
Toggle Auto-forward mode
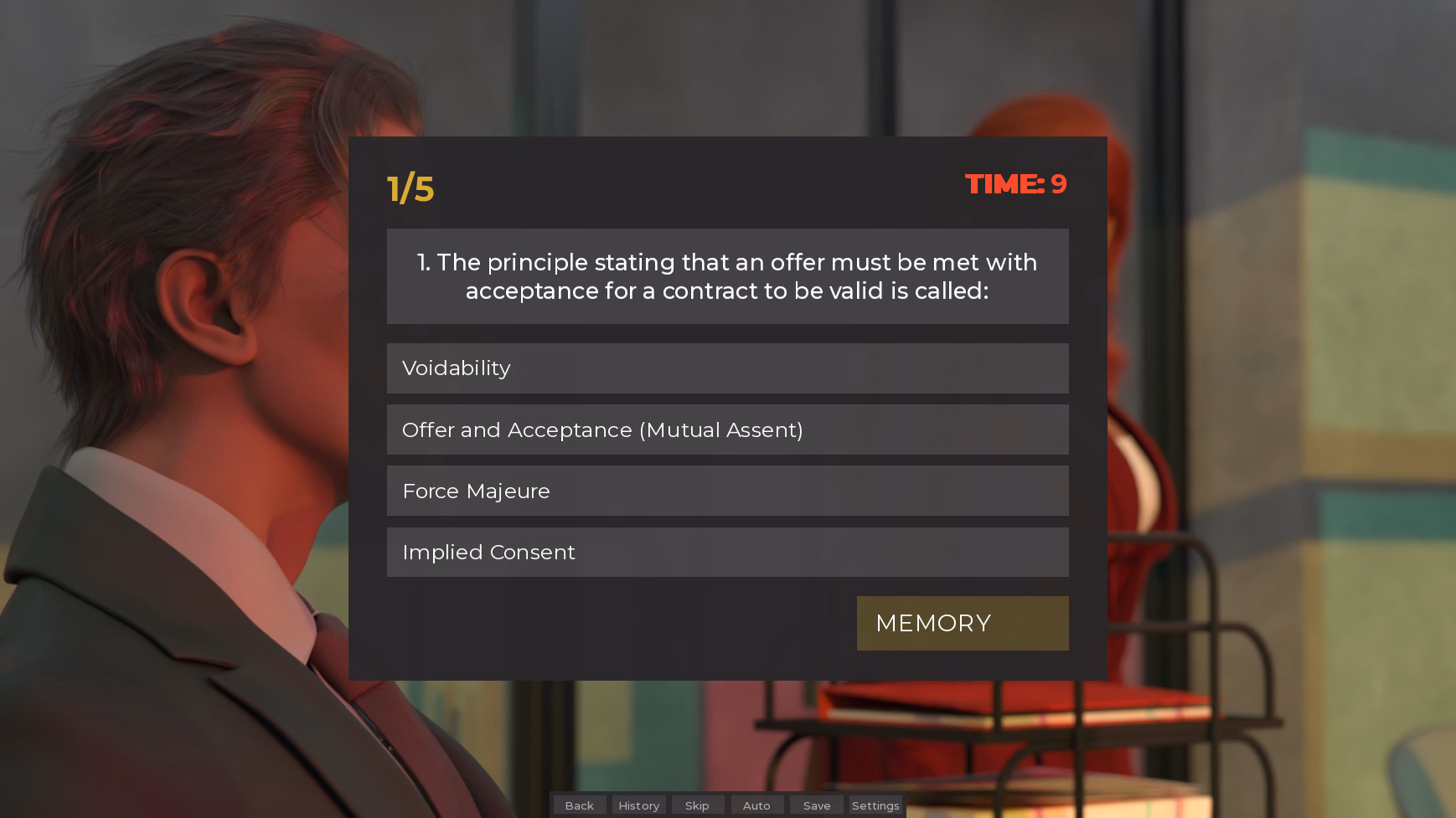756,805
